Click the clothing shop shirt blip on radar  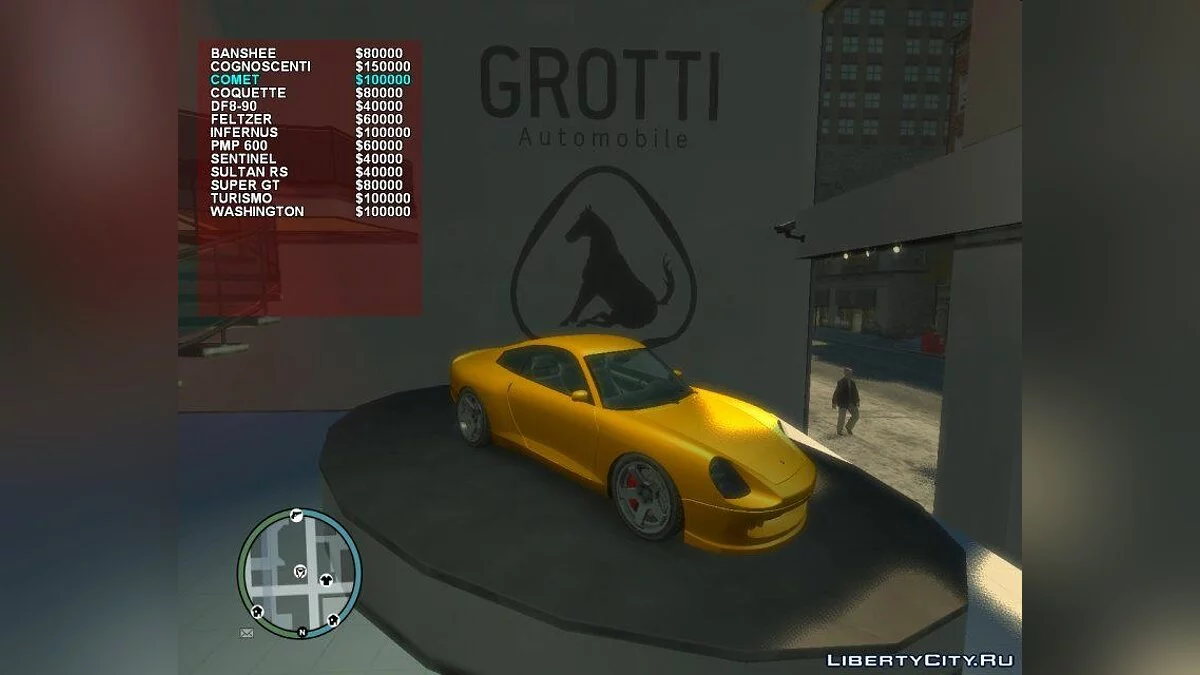coord(326,579)
